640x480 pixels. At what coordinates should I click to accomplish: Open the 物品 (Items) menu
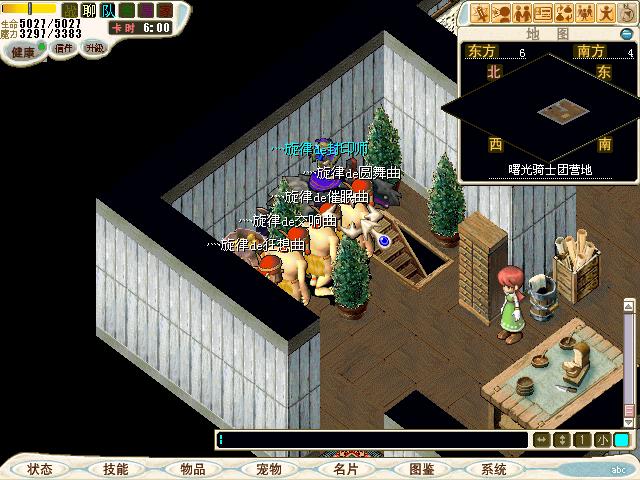pos(192,469)
